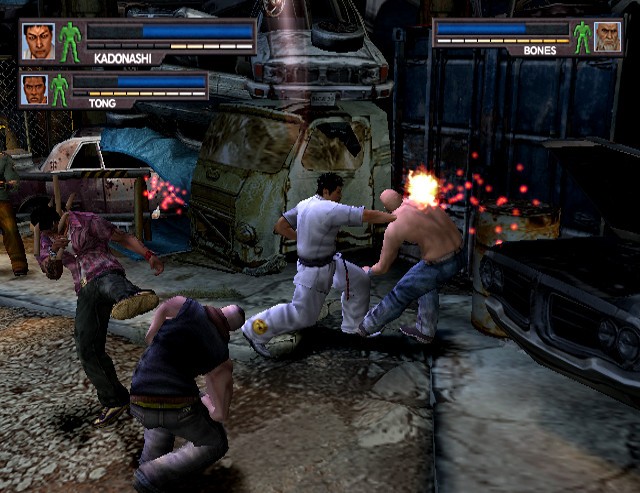
Task: Select Tong's face portrait
Action: tap(34, 89)
